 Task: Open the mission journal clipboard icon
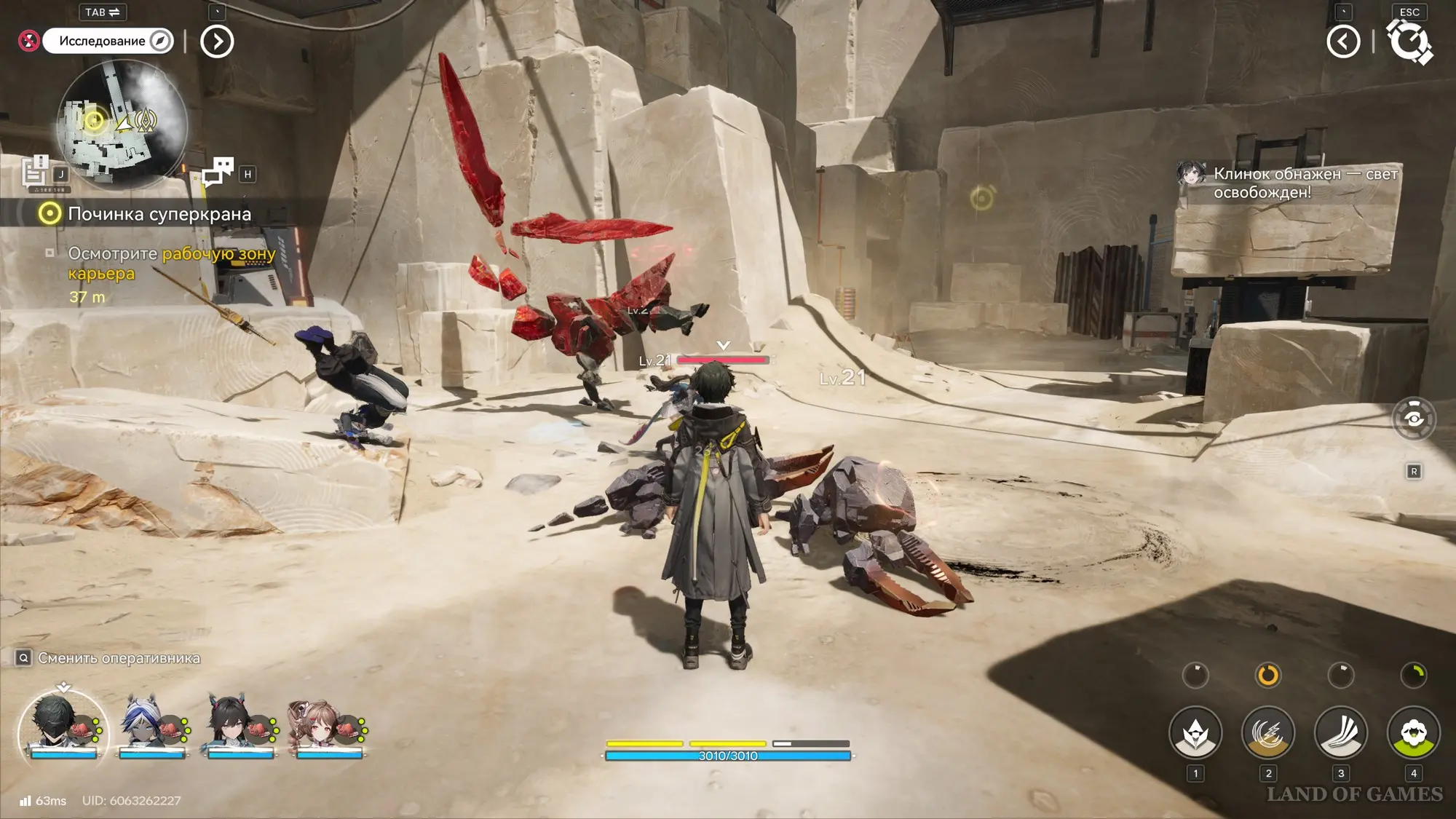[x=35, y=172]
